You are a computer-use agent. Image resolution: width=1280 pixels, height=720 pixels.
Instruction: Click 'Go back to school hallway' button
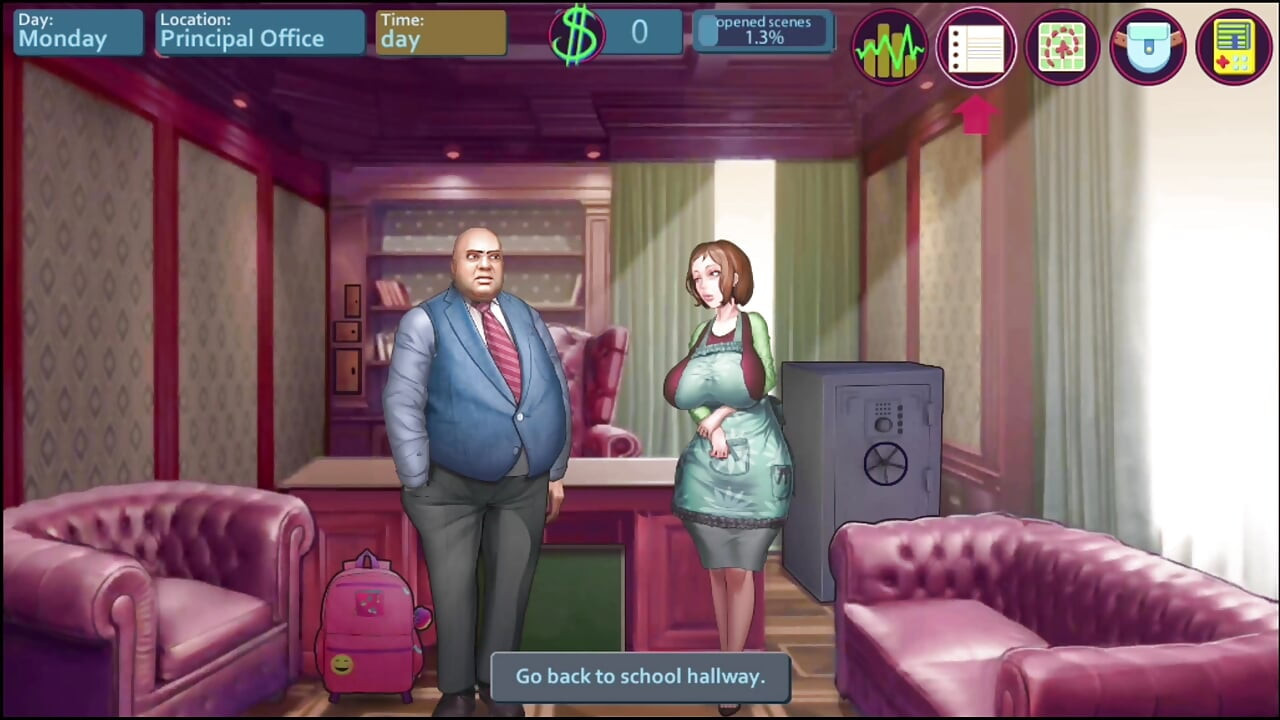pyautogui.click(x=640, y=676)
